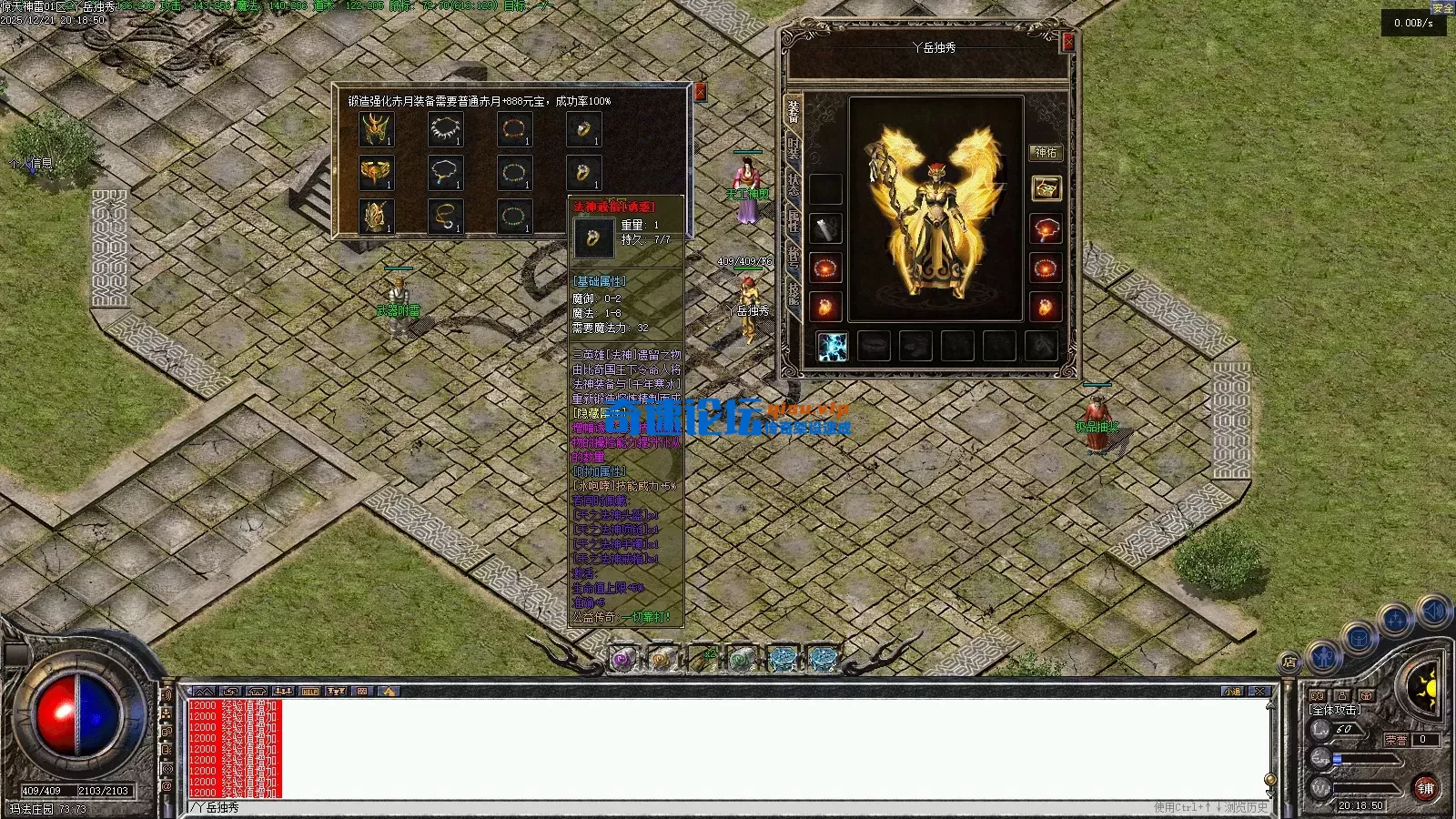1456x819 pixels.
Task: Select the horned helmet forging item
Action: point(376,130)
